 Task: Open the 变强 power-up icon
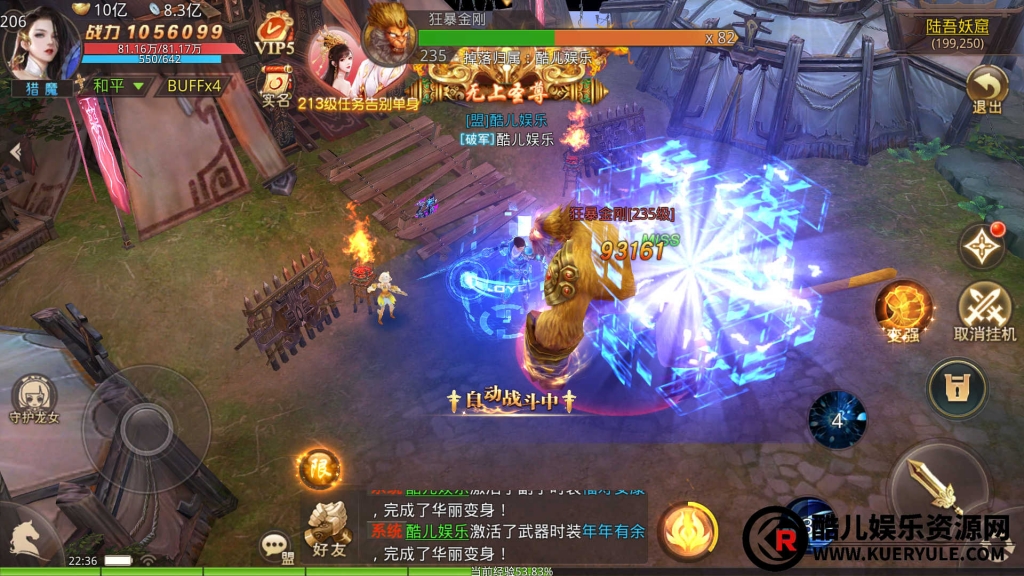904,310
